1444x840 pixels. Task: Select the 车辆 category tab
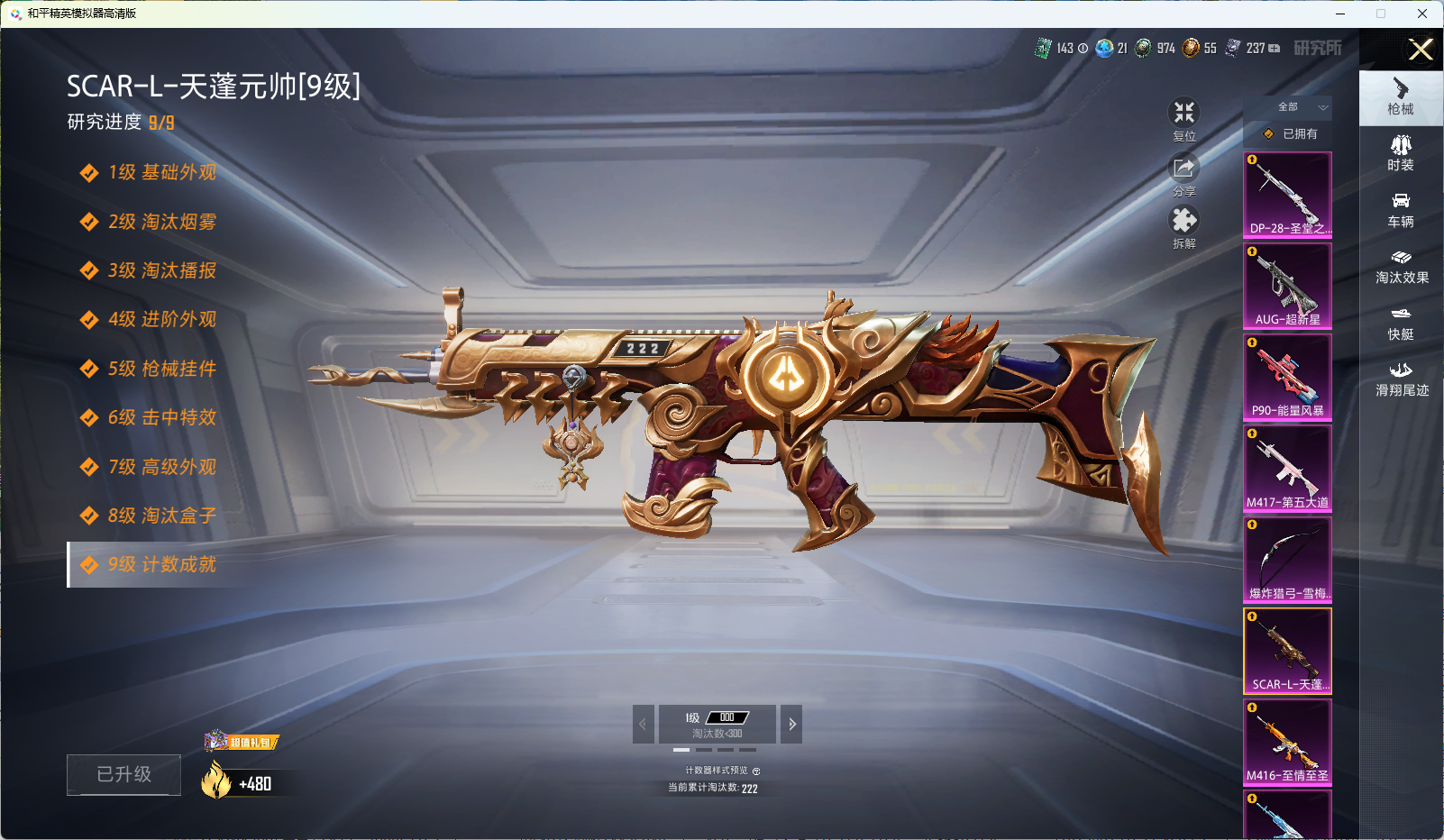click(1401, 210)
